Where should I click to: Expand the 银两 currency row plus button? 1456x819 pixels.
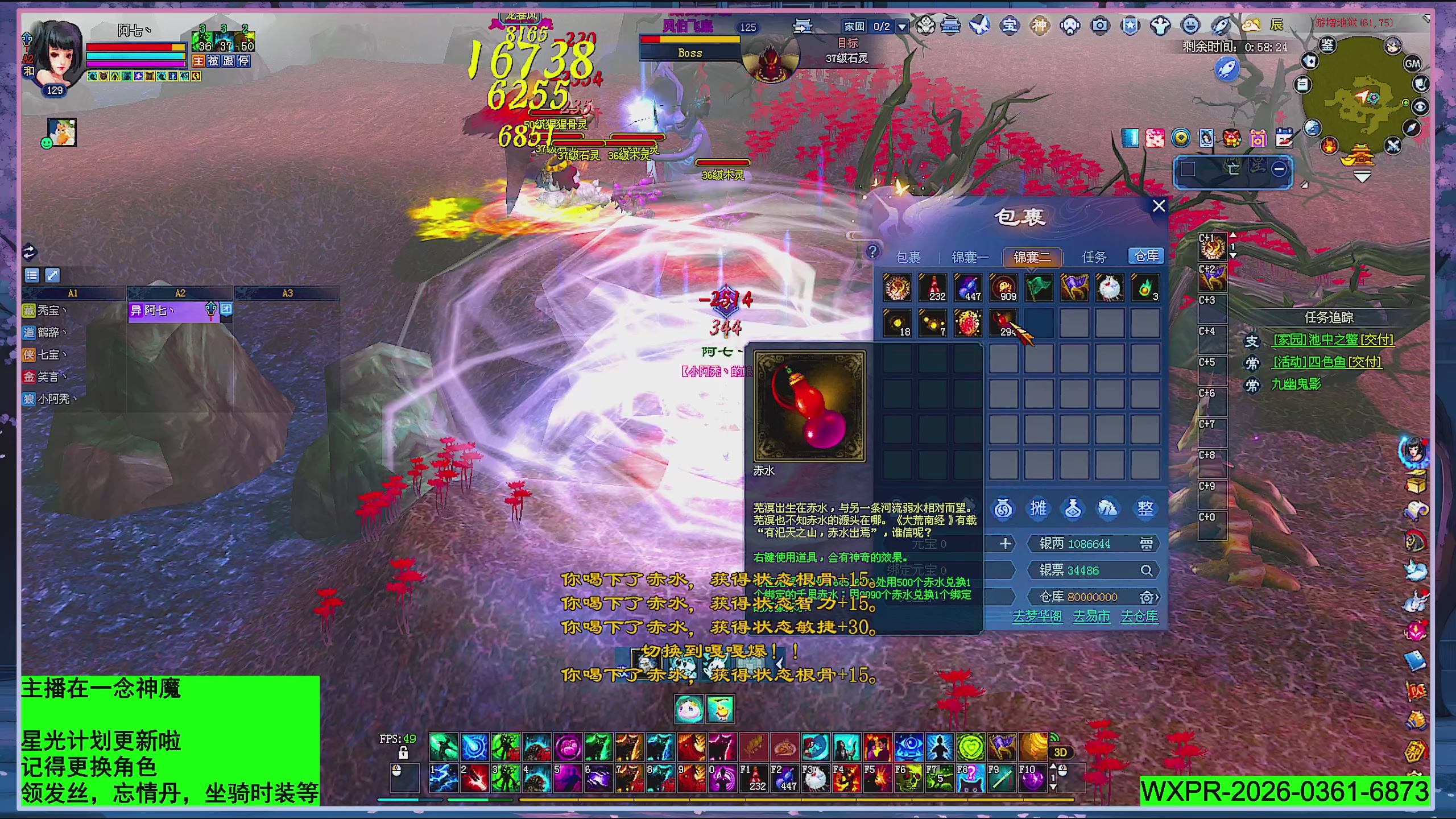tap(1005, 543)
